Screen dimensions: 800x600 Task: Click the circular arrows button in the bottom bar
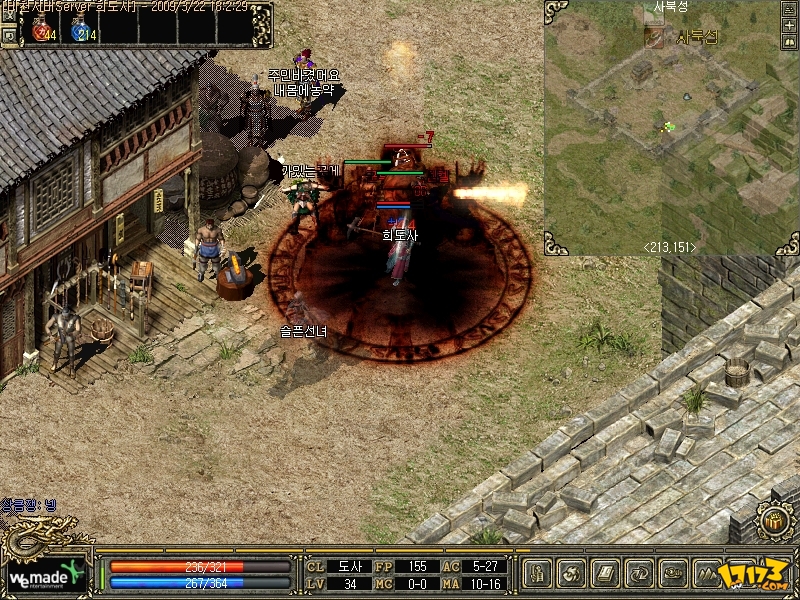[x=641, y=574]
